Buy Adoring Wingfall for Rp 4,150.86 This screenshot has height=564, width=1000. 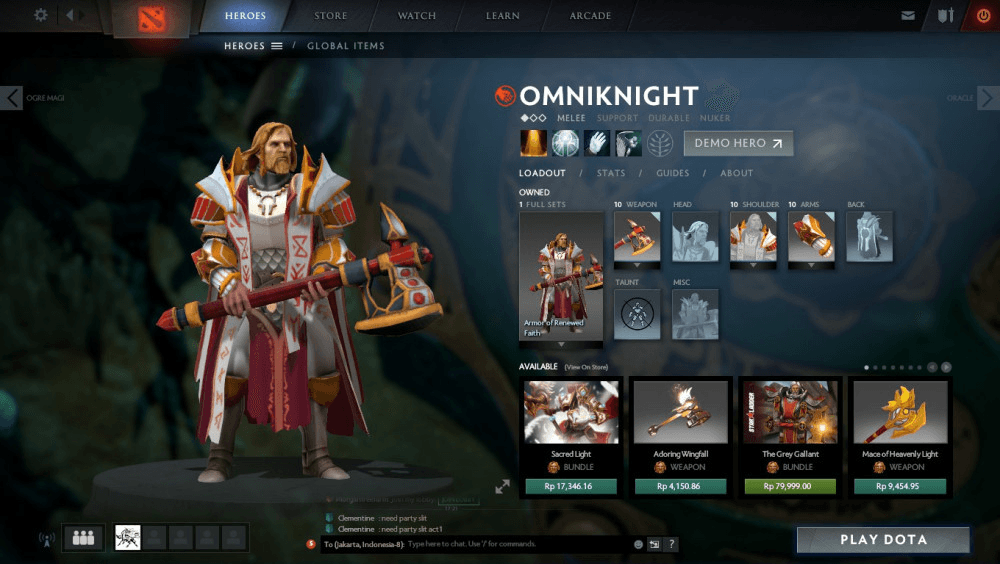pyautogui.click(x=680, y=487)
